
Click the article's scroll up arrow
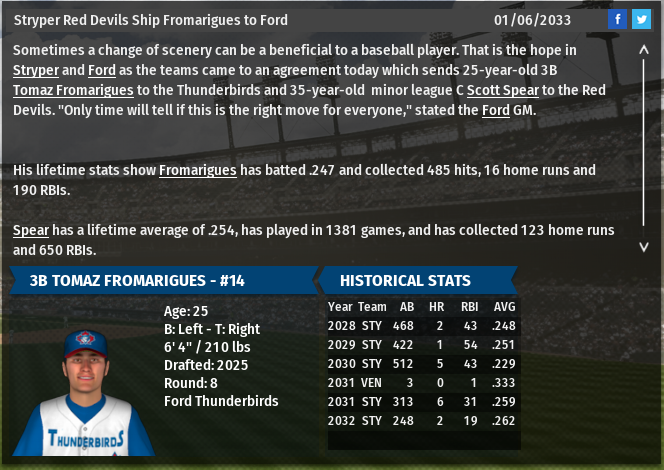pos(645,47)
